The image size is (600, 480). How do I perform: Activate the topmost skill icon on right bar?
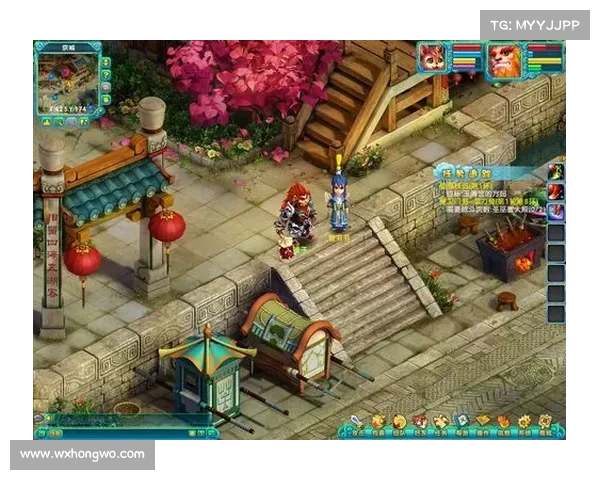555,171
